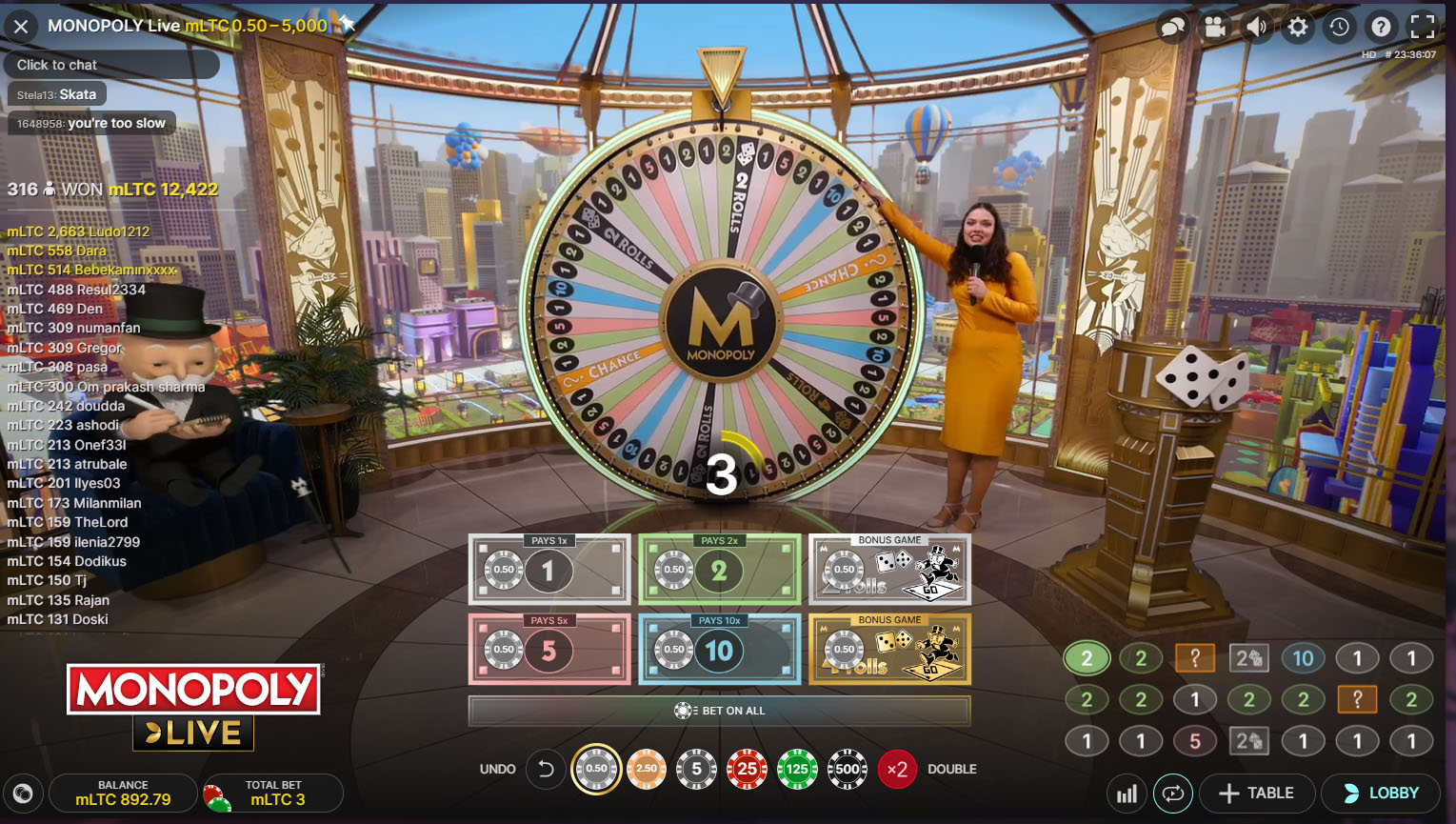Double your bets with x2
Screen dimensions: 1456x824
(896, 769)
